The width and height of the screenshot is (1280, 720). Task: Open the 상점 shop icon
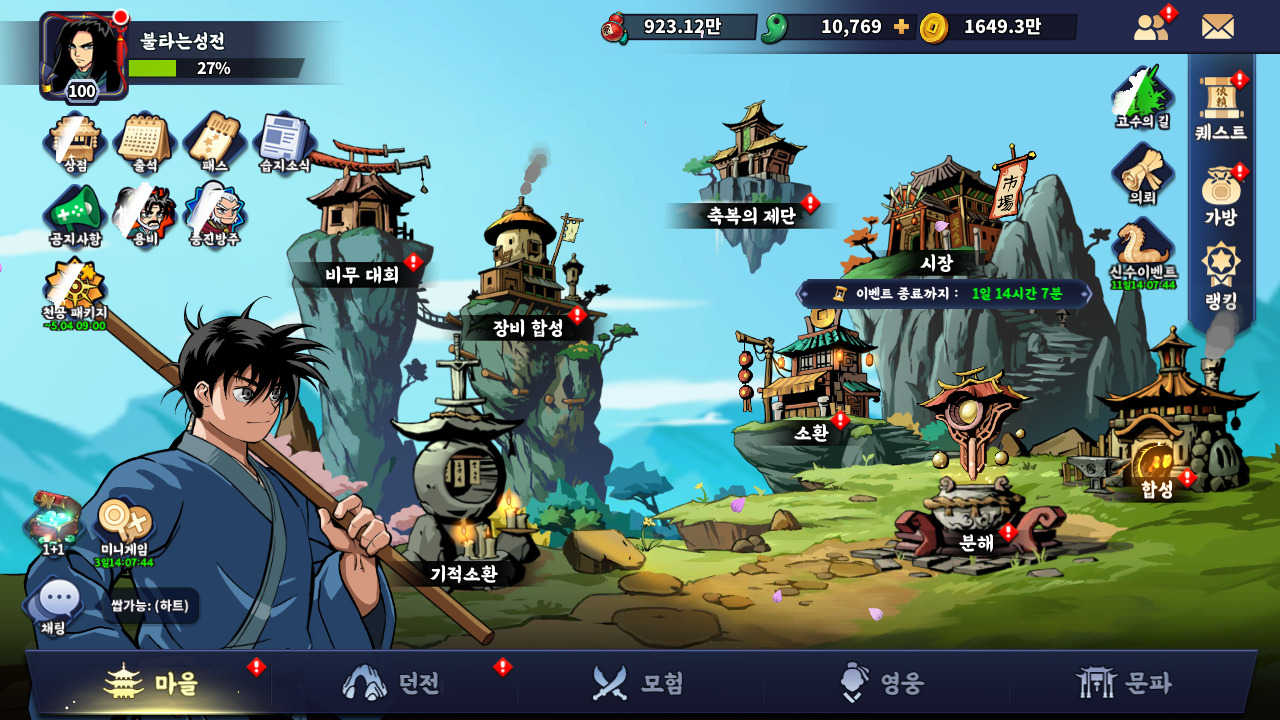pyautogui.click(x=75, y=141)
